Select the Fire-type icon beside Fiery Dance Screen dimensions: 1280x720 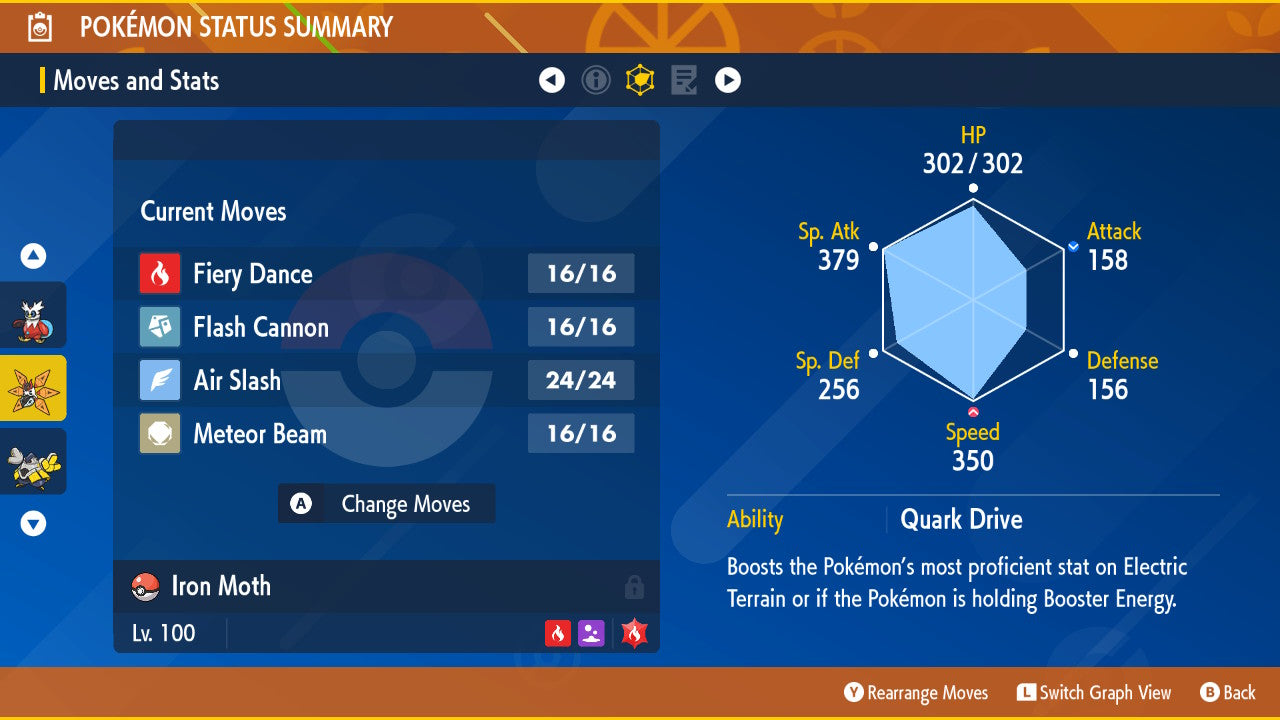tap(160, 273)
